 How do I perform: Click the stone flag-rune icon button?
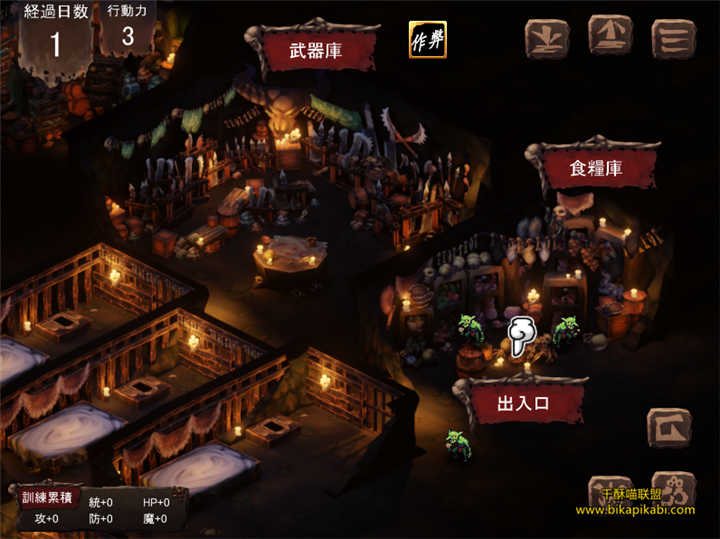[669, 427]
